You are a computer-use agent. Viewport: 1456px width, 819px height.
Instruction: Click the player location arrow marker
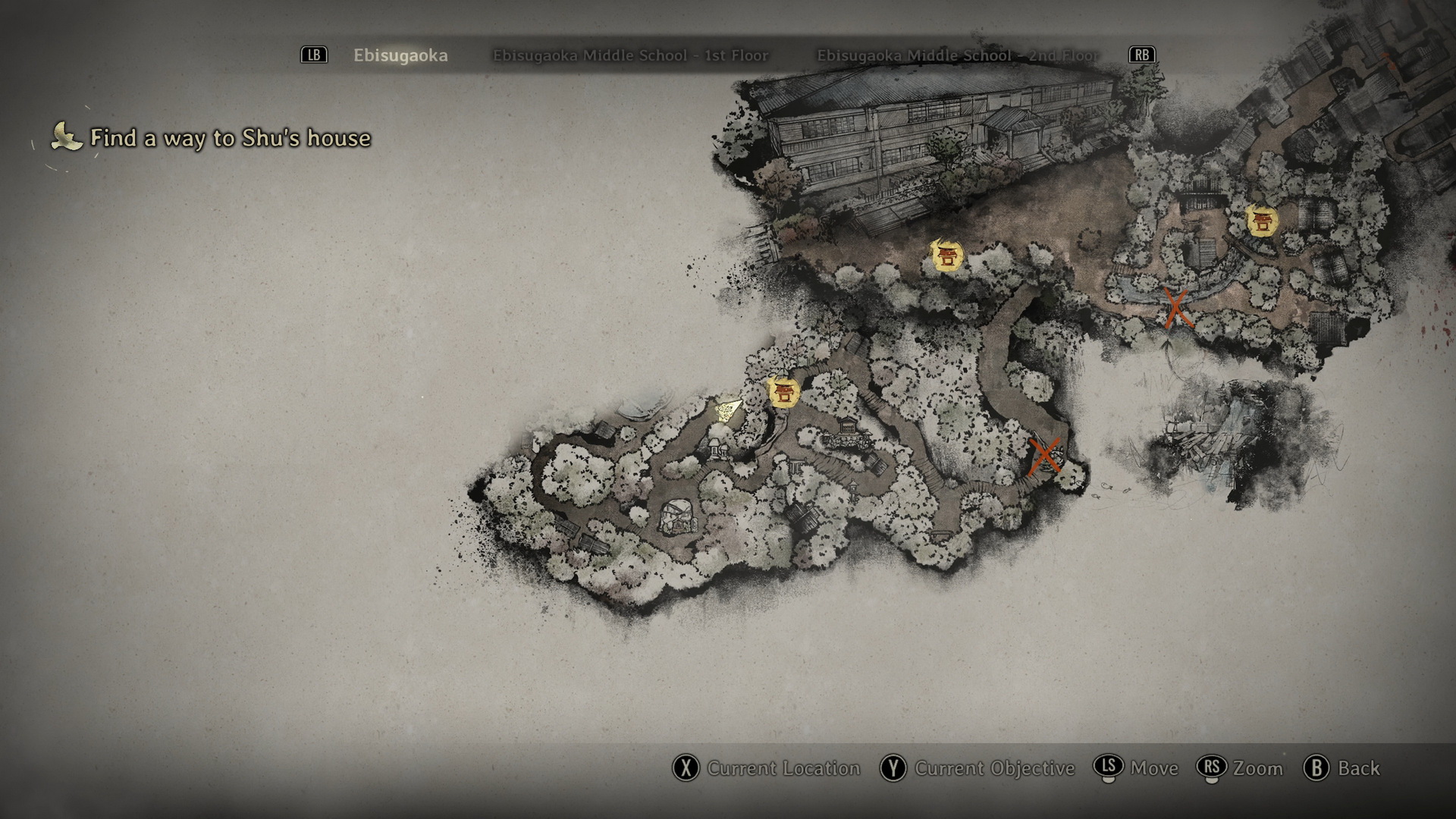pyautogui.click(x=729, y=410)
